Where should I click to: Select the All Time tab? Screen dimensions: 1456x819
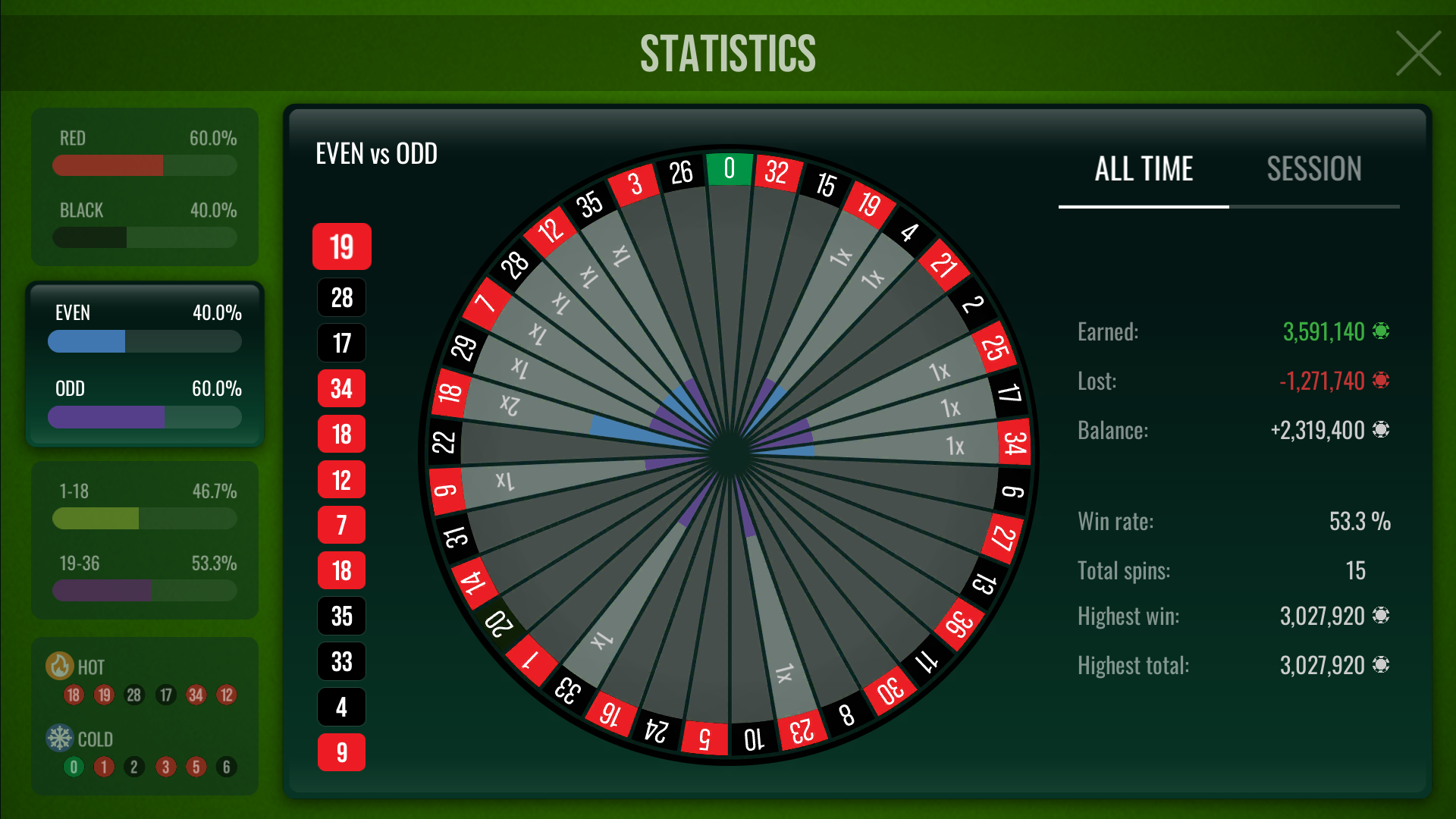click(1144, 170)
